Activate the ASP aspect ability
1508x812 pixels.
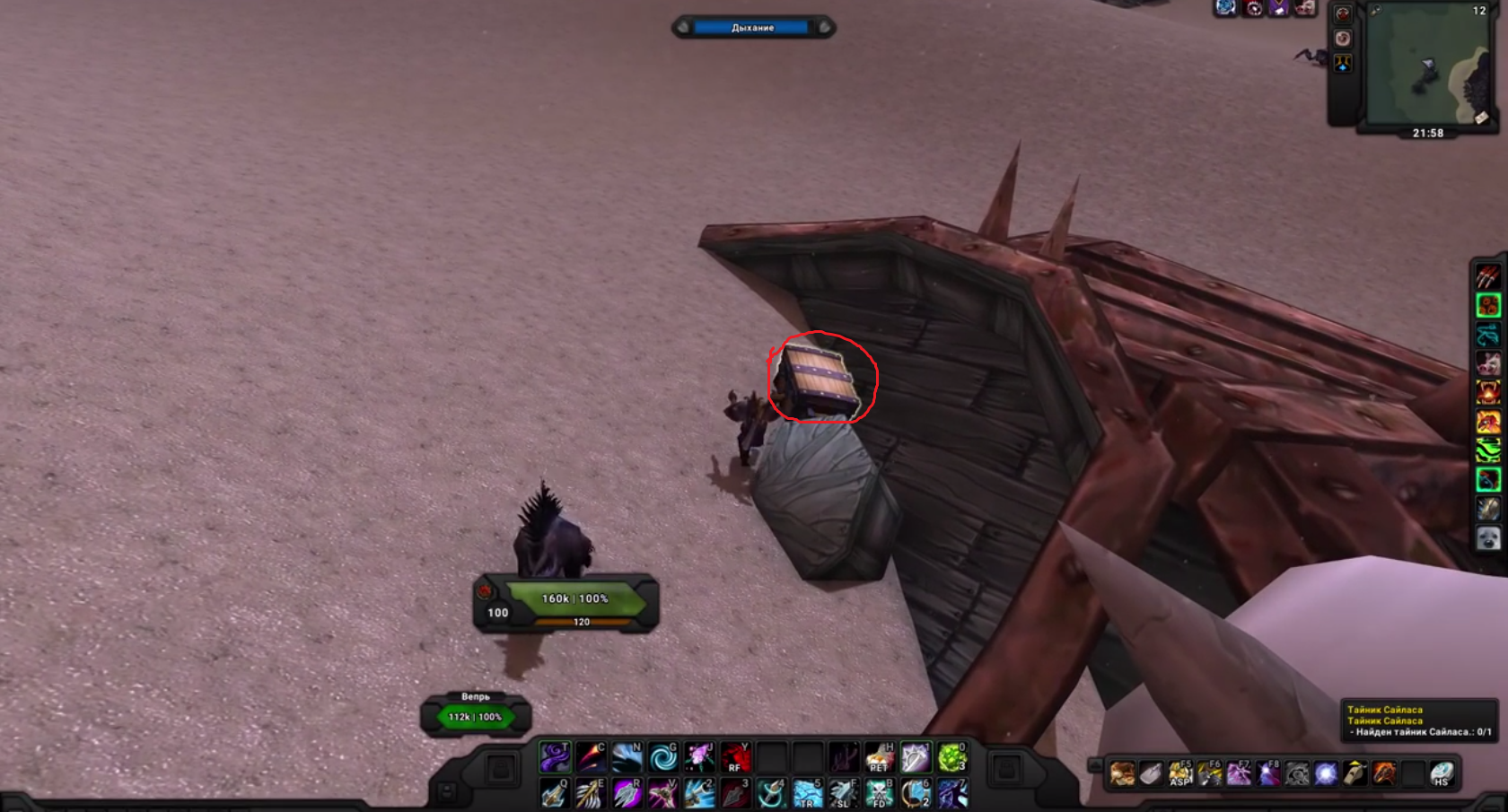click(x=1179, y=773)
